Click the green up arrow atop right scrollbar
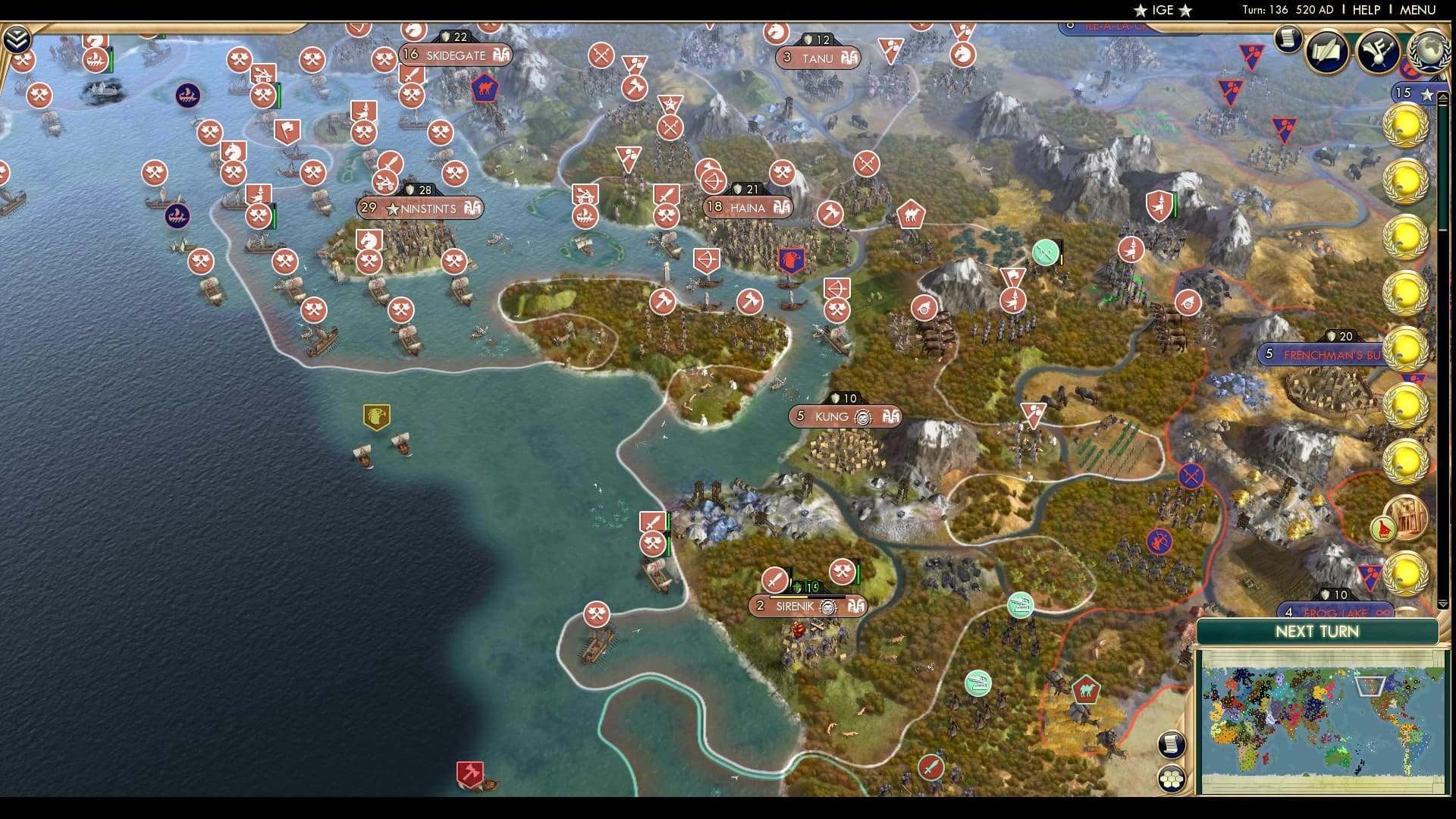The image size is (1456, 819). (1445, 96)
